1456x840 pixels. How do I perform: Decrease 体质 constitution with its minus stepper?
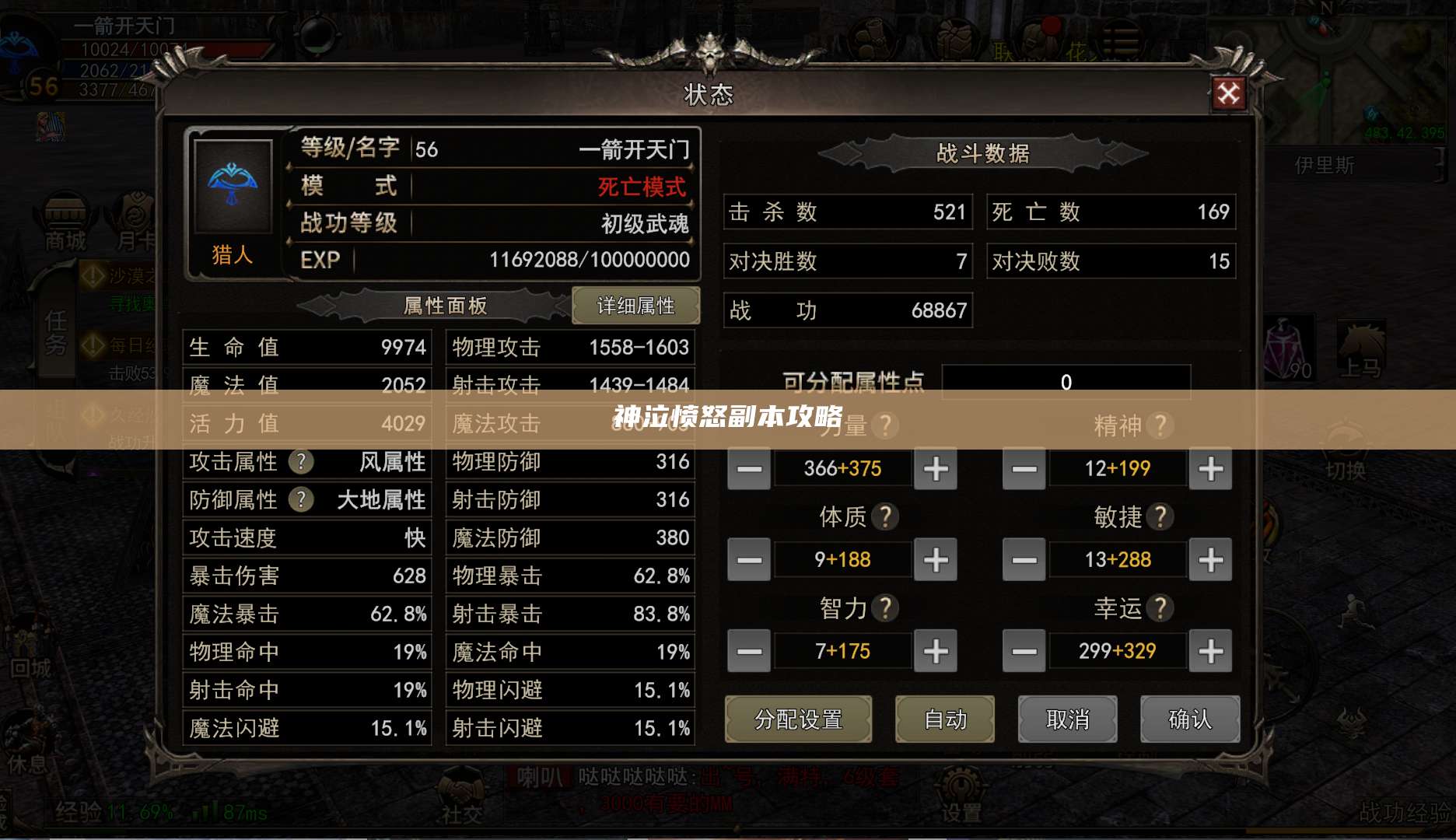pos(747,559)
